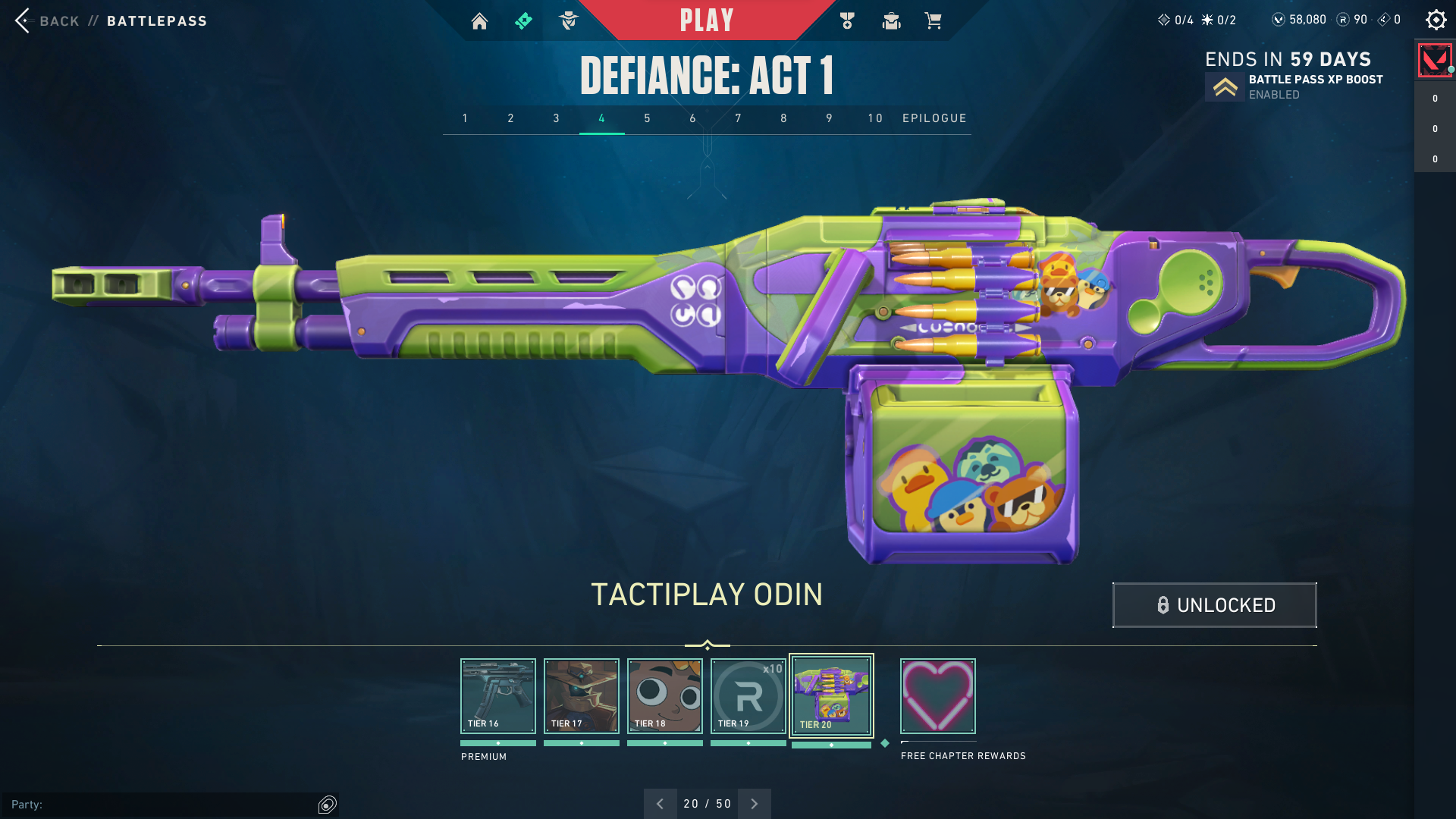
Task: Click the Battle Pass XP Boost chevron icon
Action: point(1223,86)
